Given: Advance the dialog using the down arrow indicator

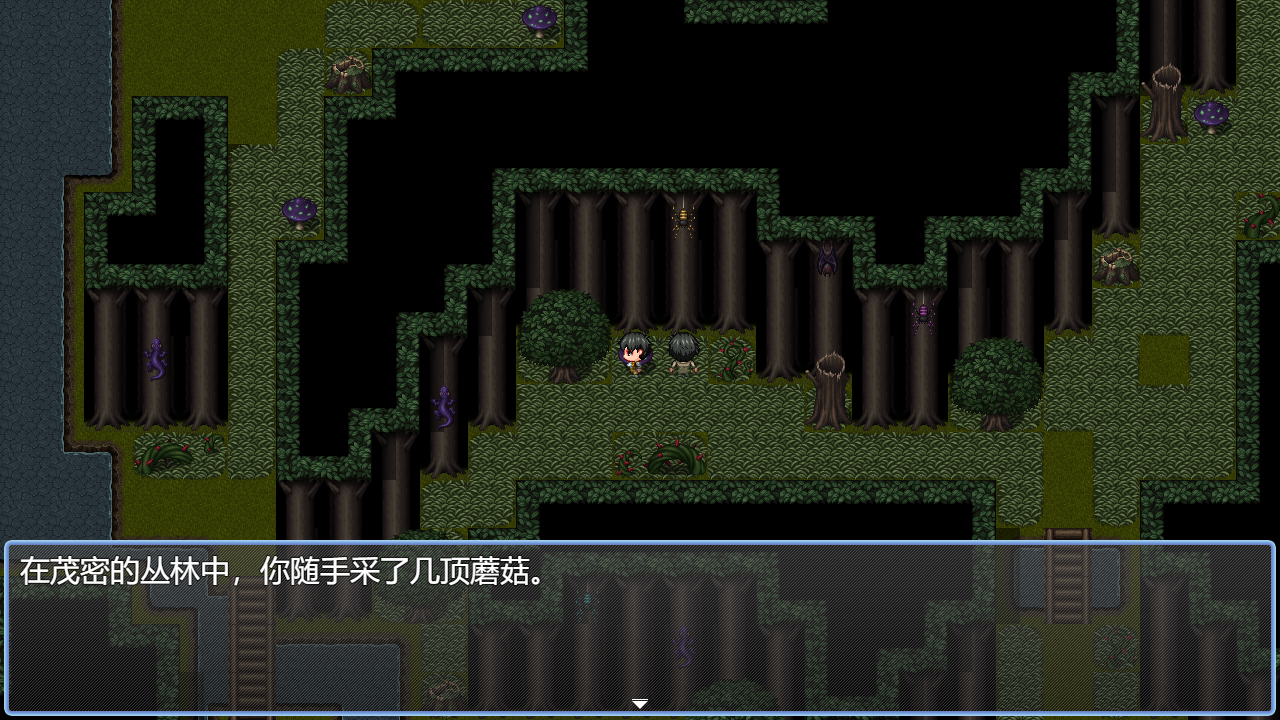Looking at the screenshot, I should tap(639, 703).
